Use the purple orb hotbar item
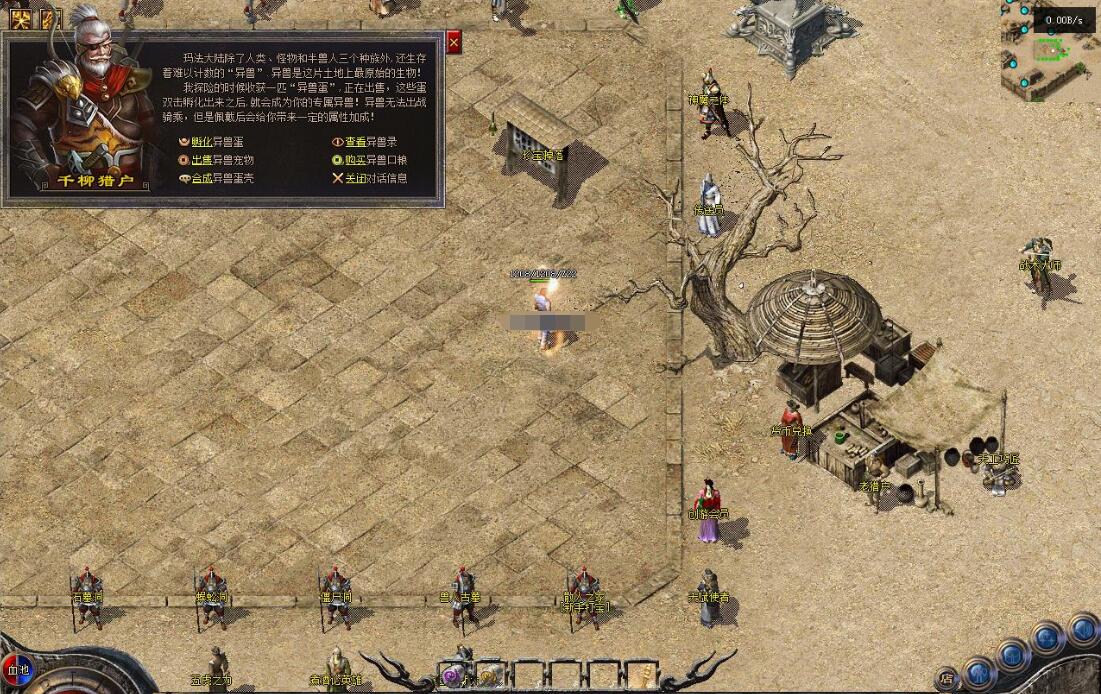This screenshot has width=1101, height=694. pyautogui.click(x=452, y=676)
